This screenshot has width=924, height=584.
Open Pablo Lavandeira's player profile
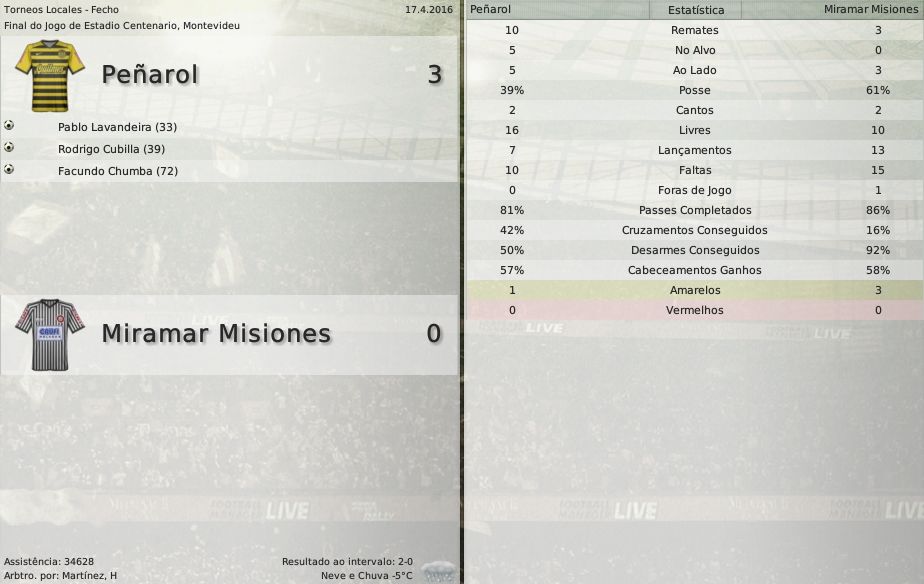tap(117, 127)
